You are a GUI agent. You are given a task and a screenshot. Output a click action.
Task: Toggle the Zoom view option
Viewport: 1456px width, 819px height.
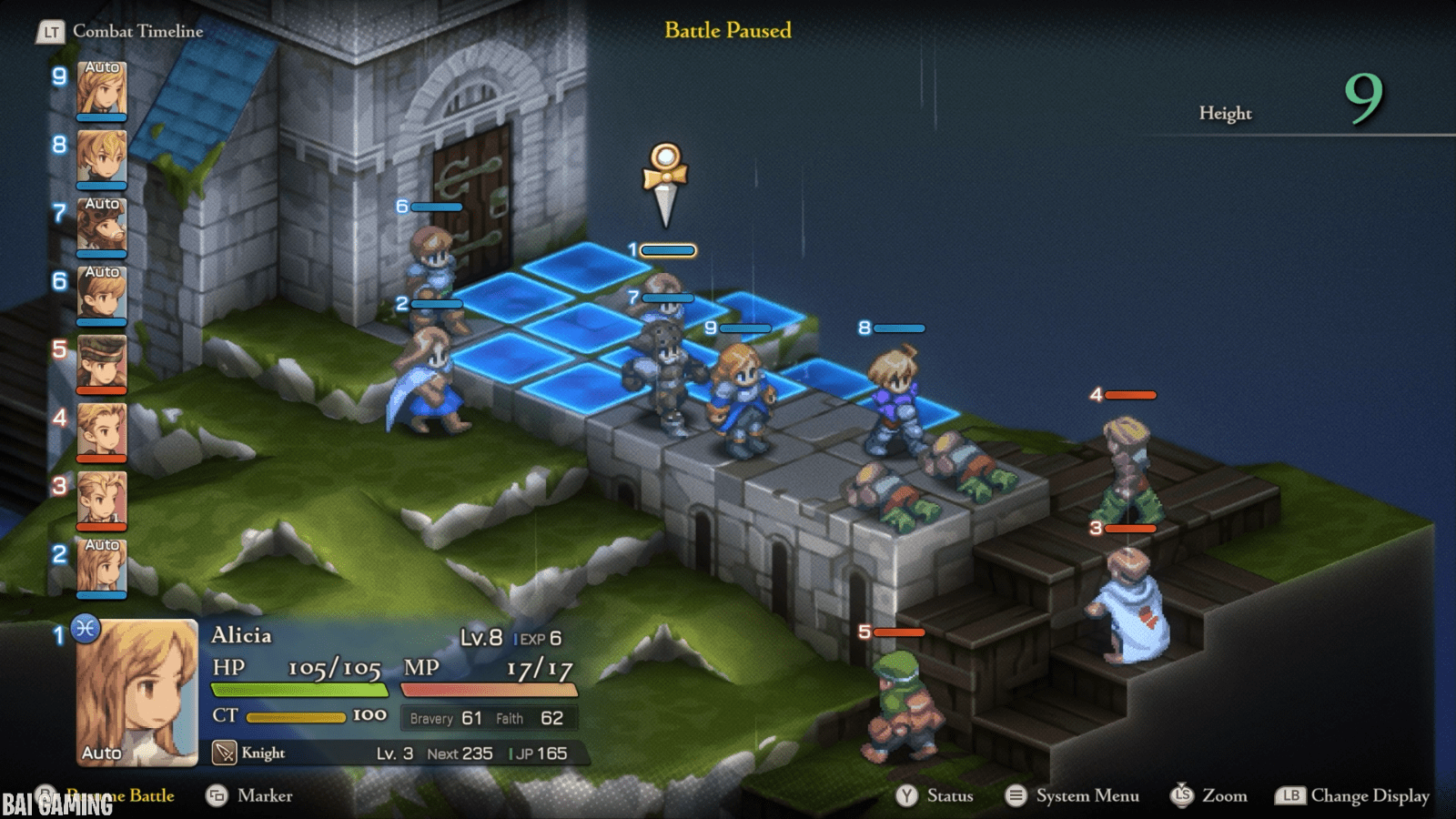[1208, 795]
